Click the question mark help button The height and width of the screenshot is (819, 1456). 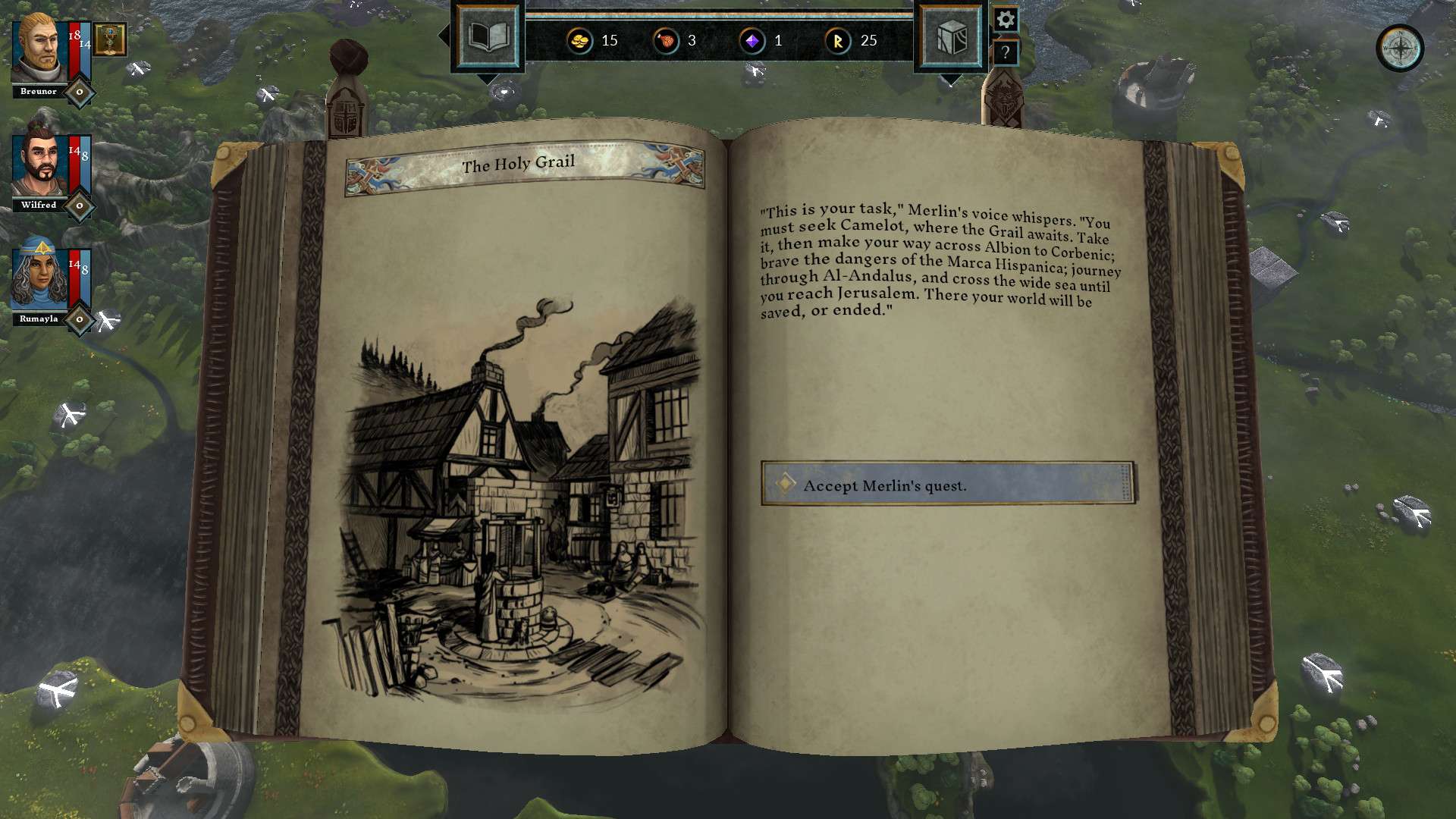pyautogui.click(x=1006, y=53)
